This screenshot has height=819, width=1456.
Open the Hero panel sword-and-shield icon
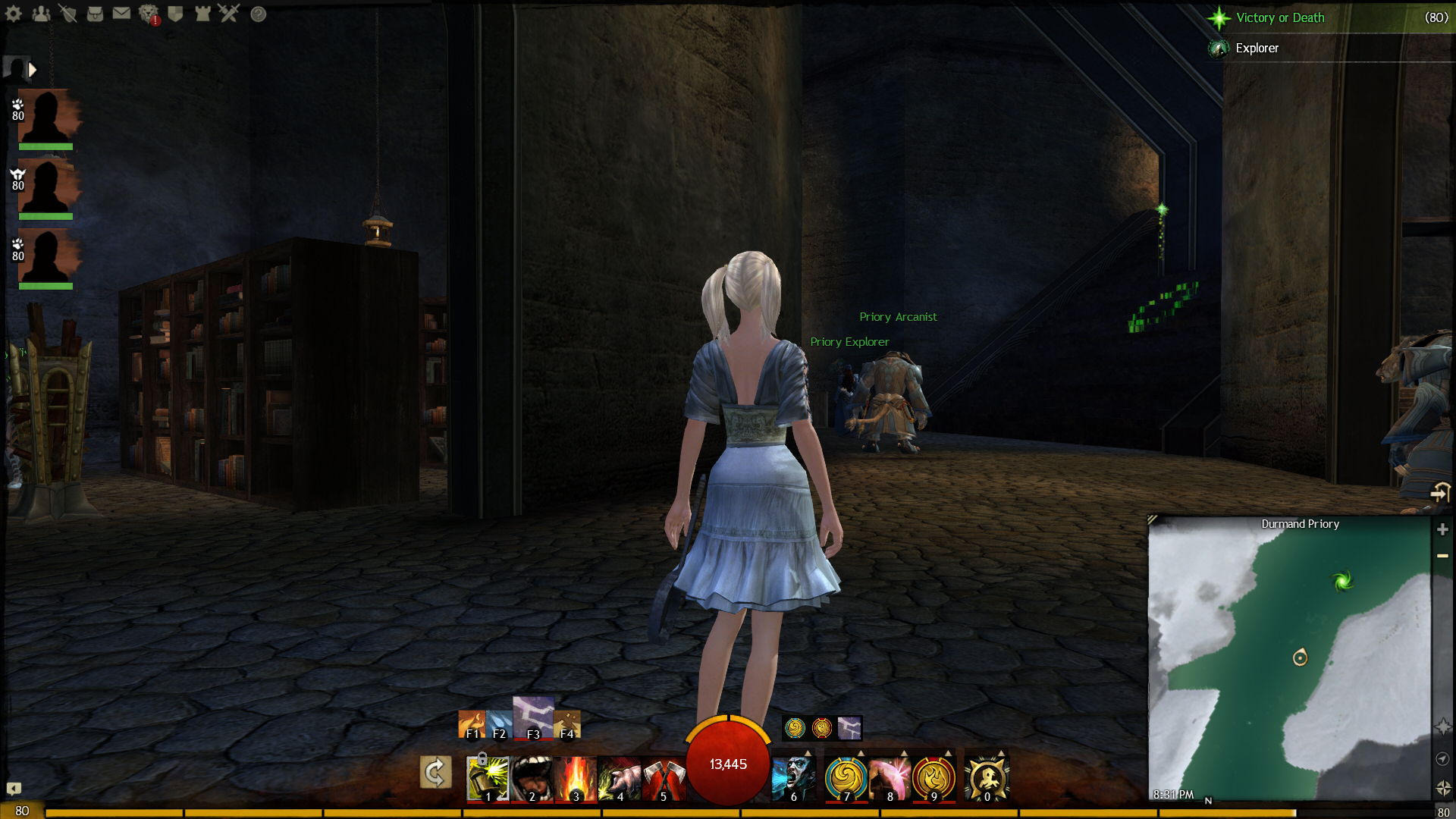[67, 14]
